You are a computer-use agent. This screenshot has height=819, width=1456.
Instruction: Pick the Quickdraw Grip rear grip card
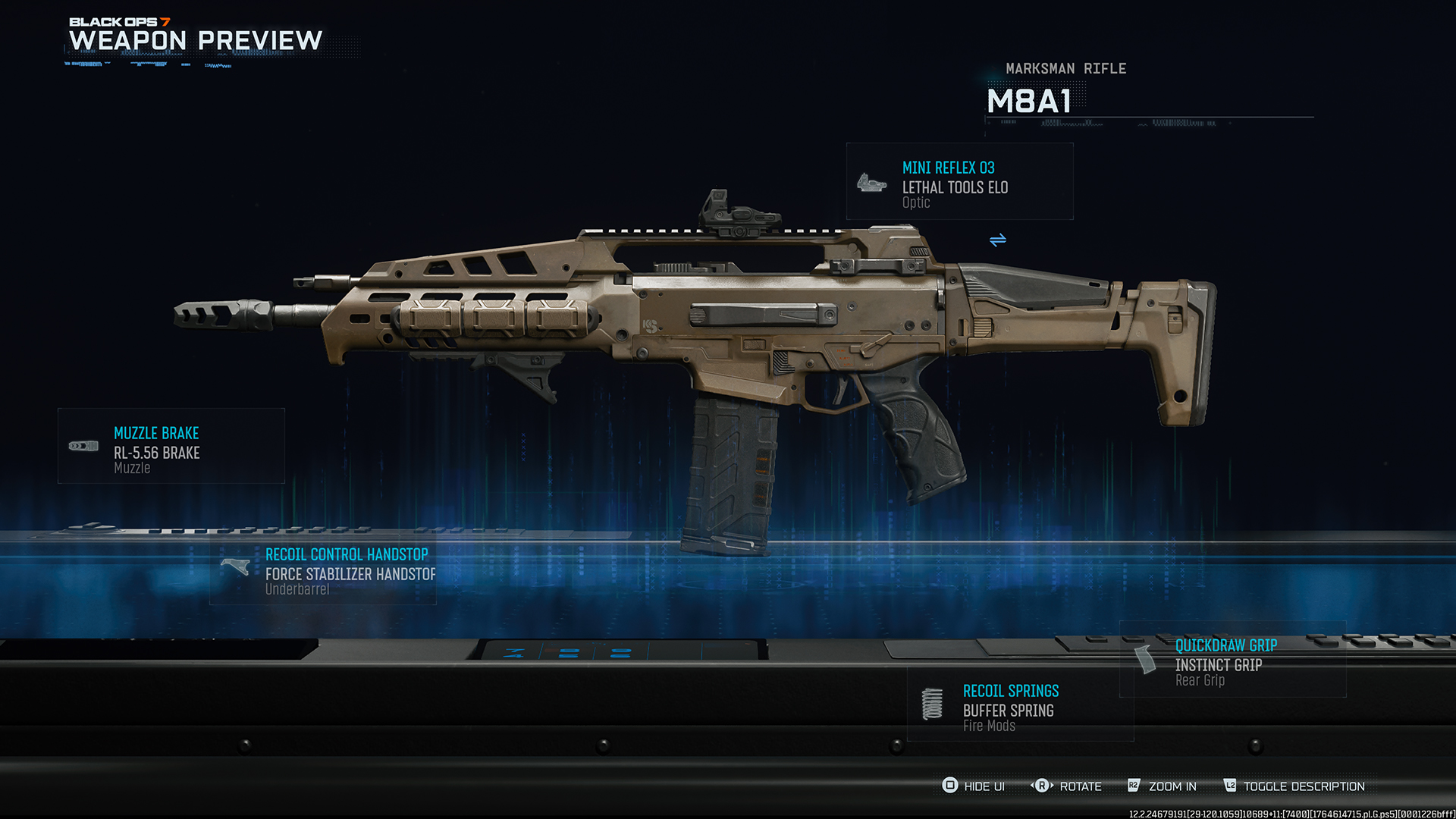pos(1232,661)
